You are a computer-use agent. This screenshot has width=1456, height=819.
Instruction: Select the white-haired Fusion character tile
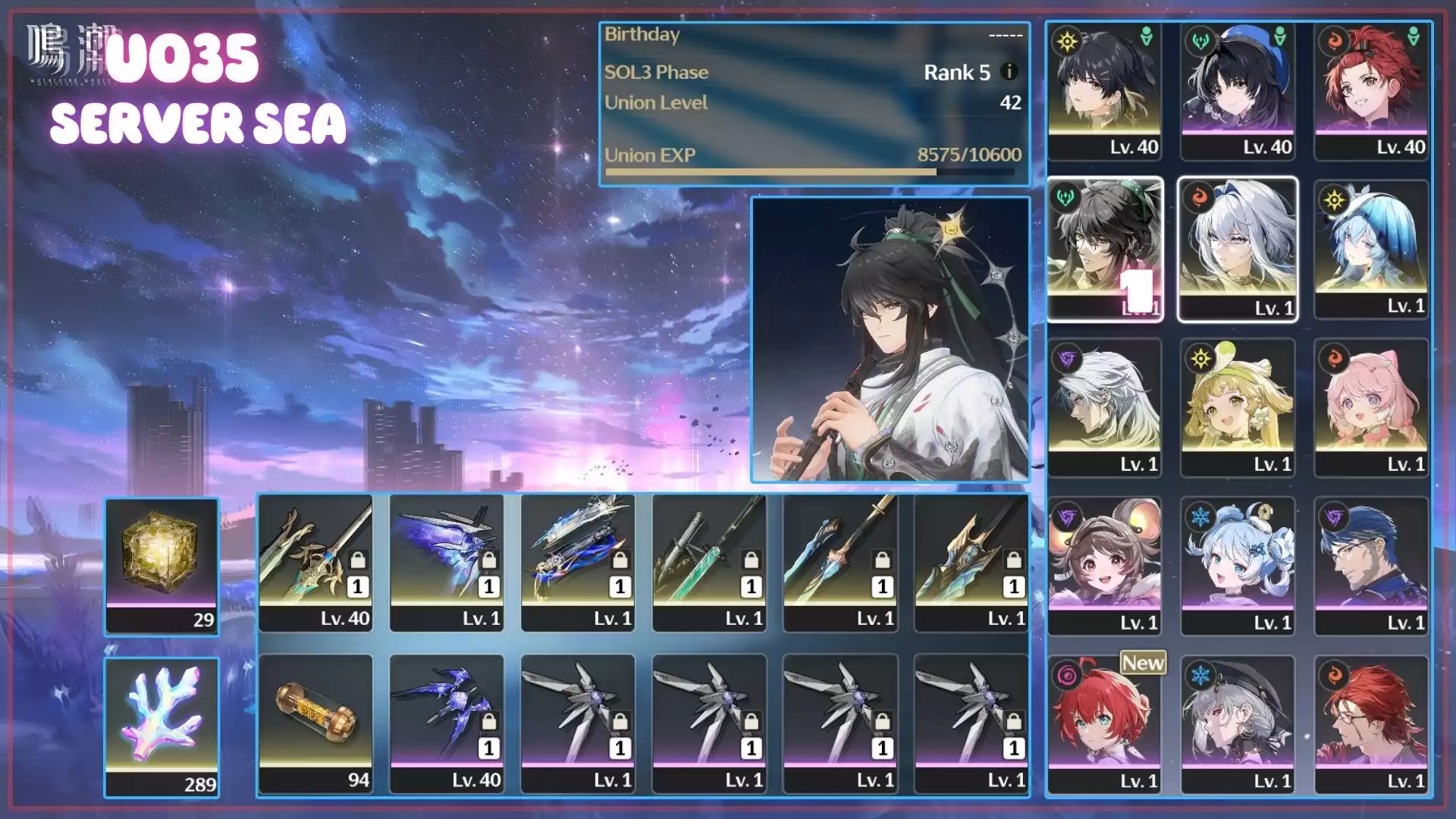[1238, 249]
